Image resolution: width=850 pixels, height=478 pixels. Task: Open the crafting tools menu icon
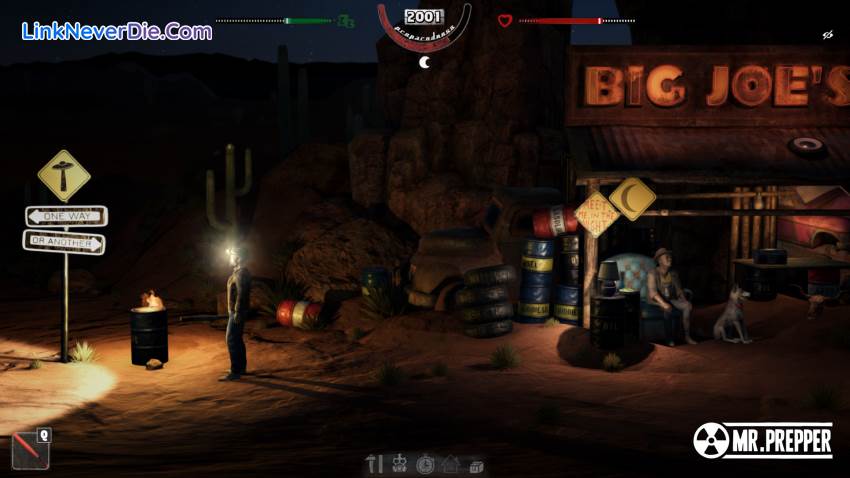tap(376, 464)
